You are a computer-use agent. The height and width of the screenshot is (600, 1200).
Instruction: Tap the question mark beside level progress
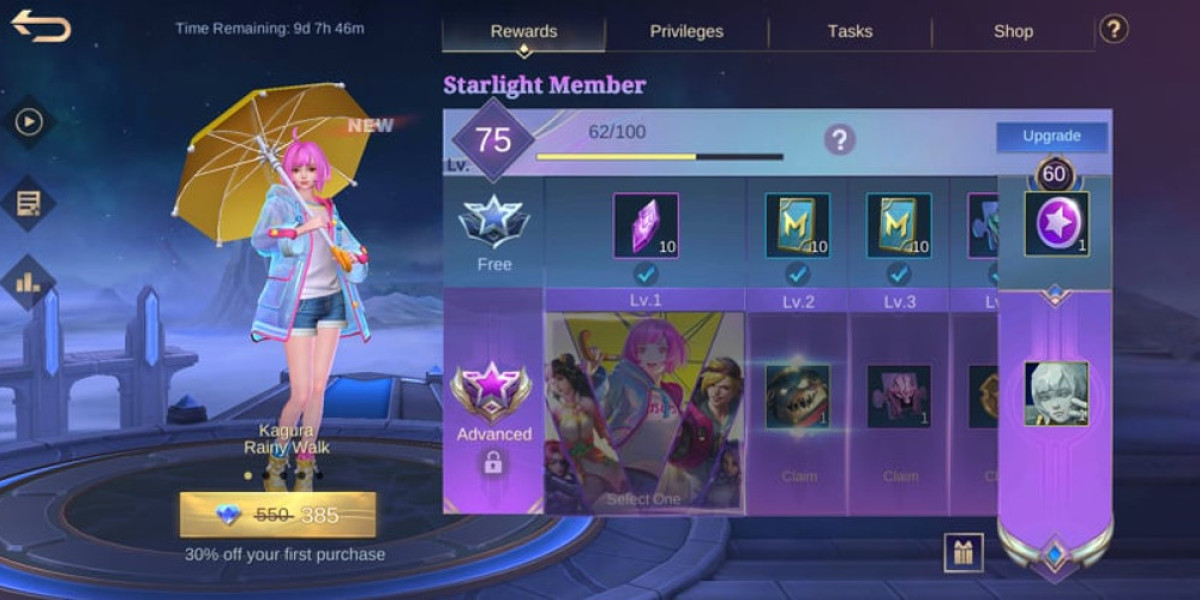(839, 140)
